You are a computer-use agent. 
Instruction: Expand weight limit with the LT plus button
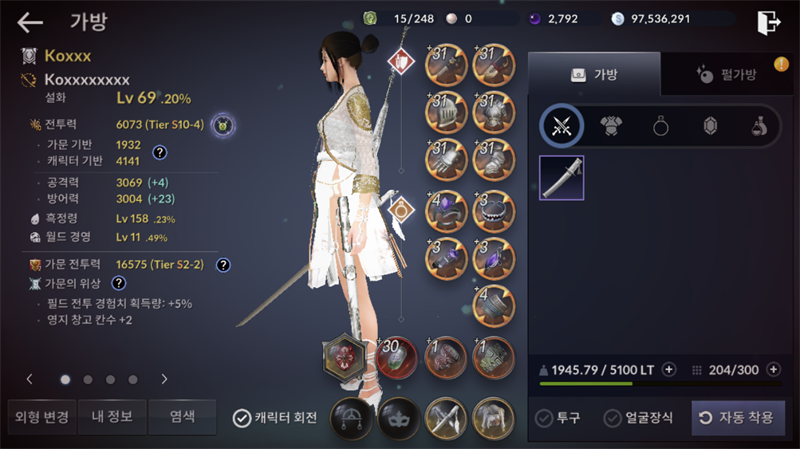pos(668,369)
